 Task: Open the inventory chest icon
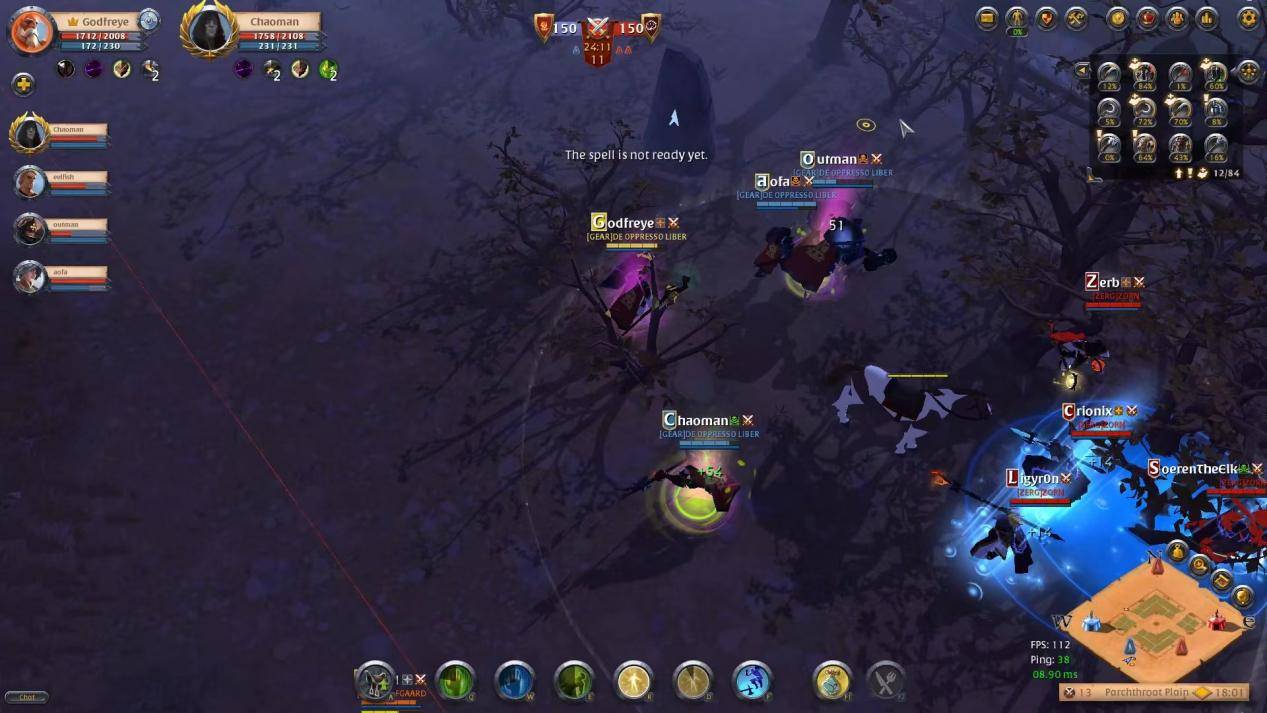click(988, 18)
